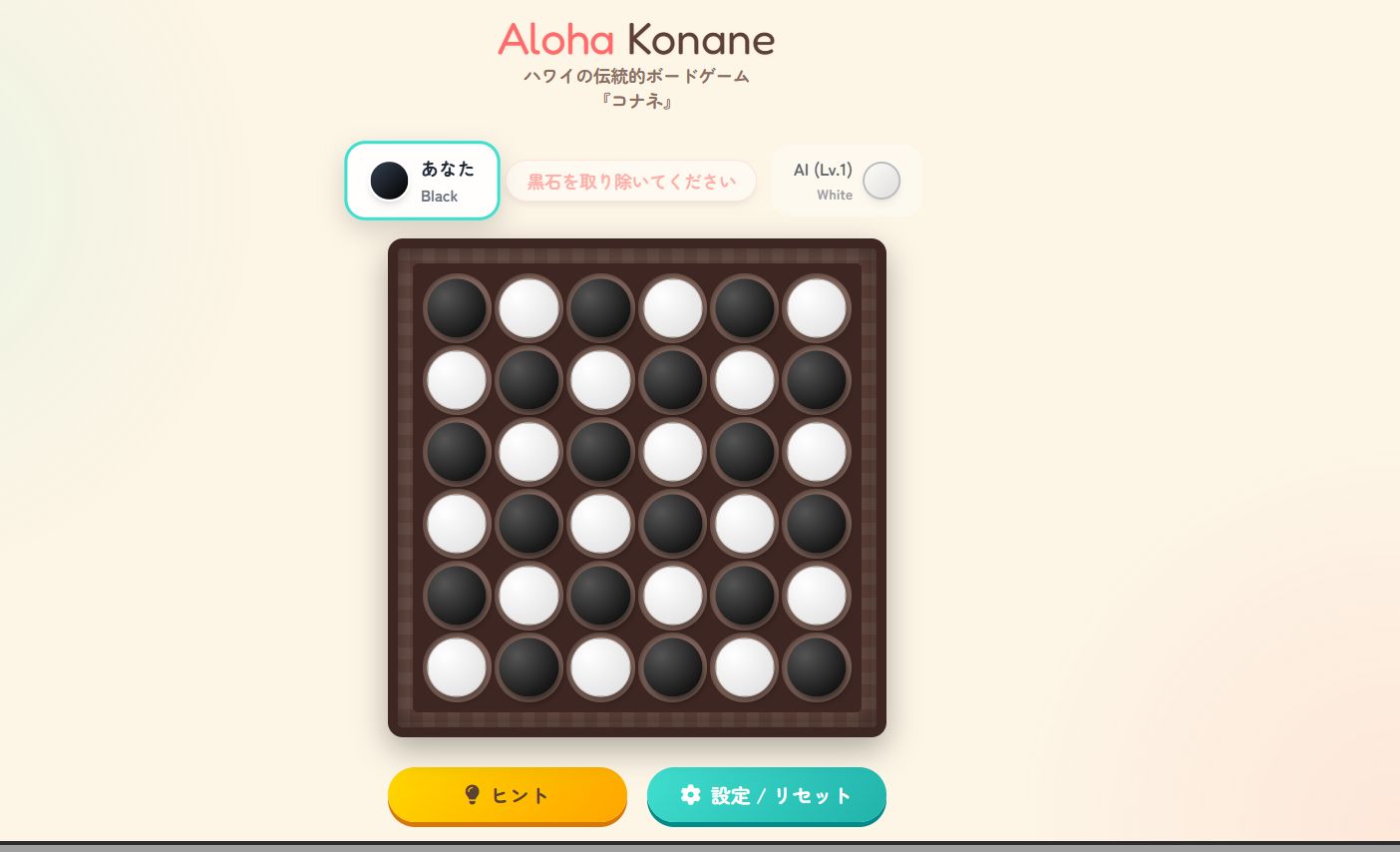Select the あなた Black player card
Image resolution: width=1400 pixels, height=852 pixels.
(422, 181)
